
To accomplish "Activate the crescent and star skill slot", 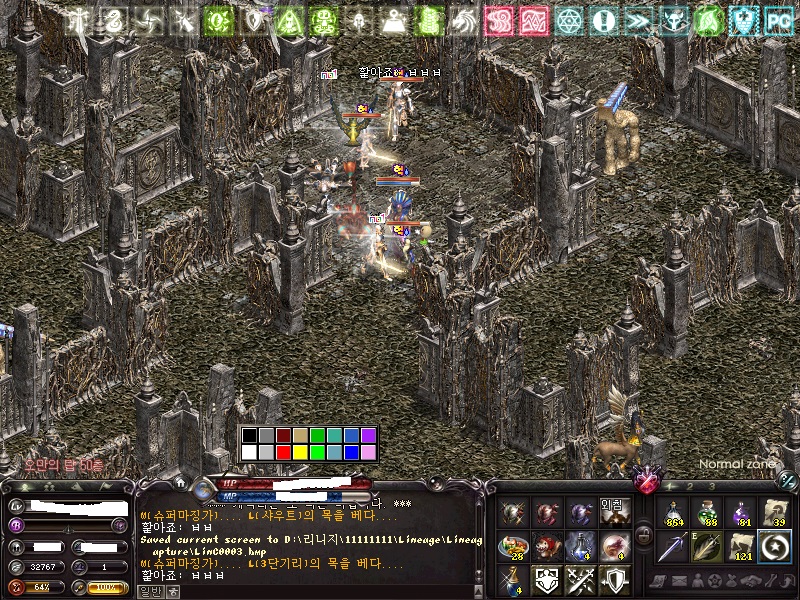I will (x=775, y=547).
